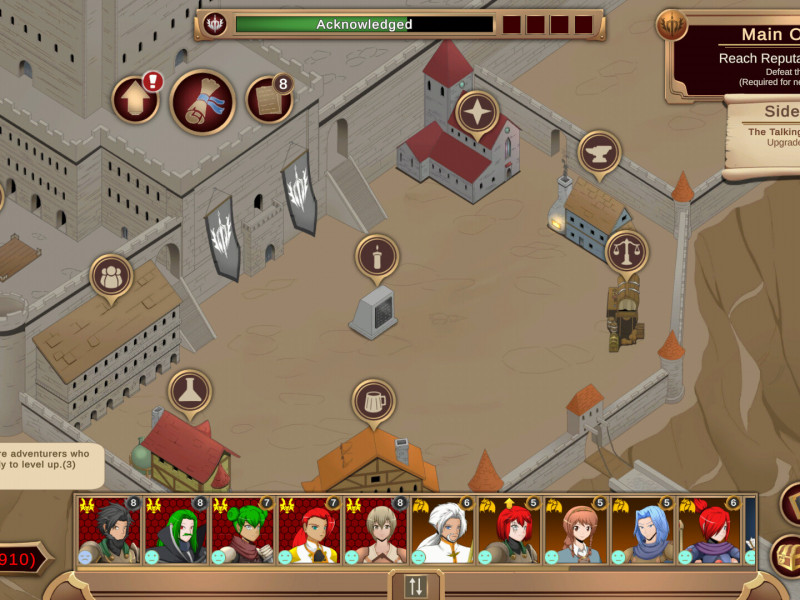Open the upgrade arrow icon with alert
The image size is (800, 600).
pyautogui.click(x=135, y=99)
